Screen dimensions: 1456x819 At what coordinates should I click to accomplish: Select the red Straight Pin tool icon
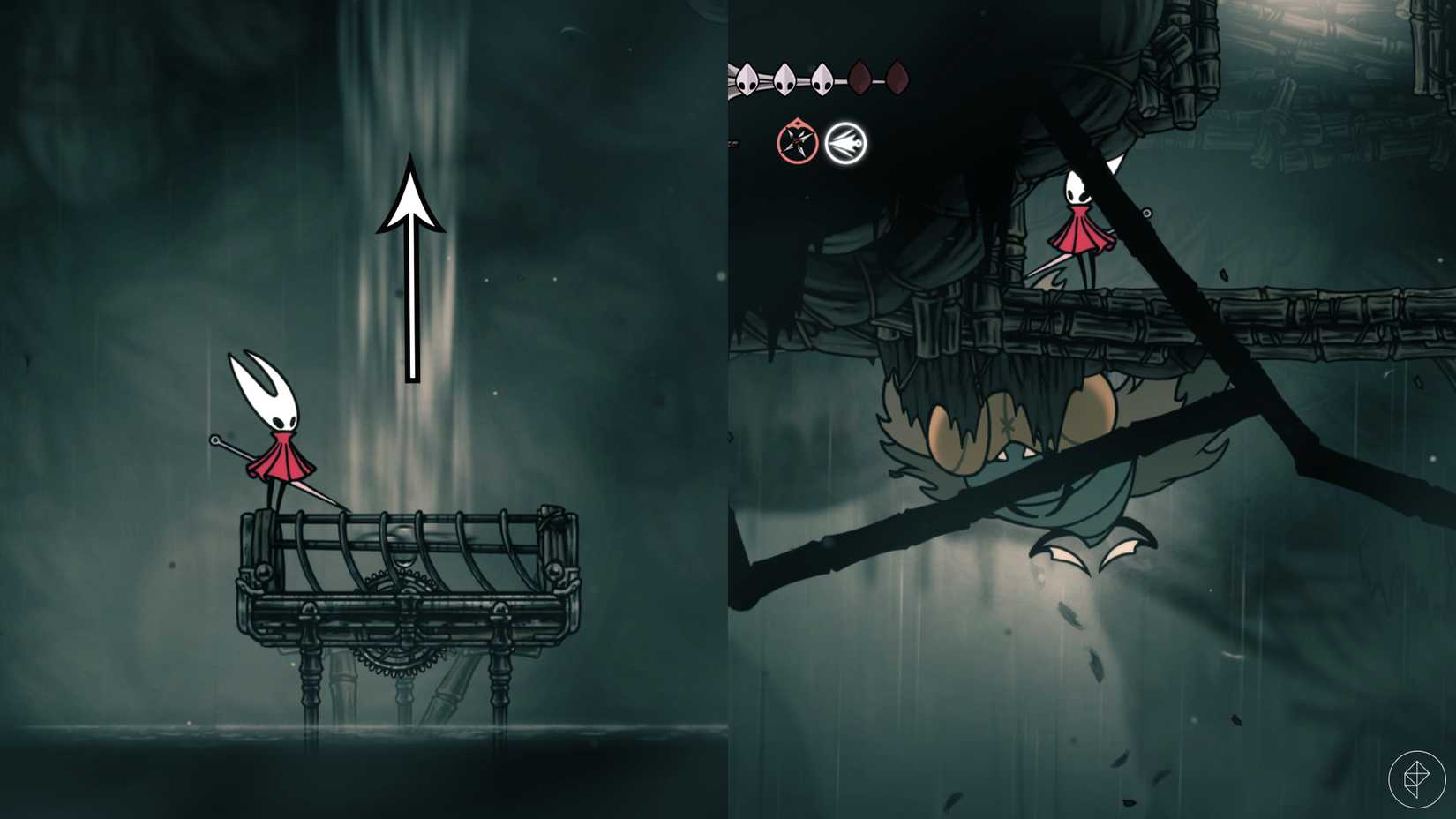coord(797,141)
